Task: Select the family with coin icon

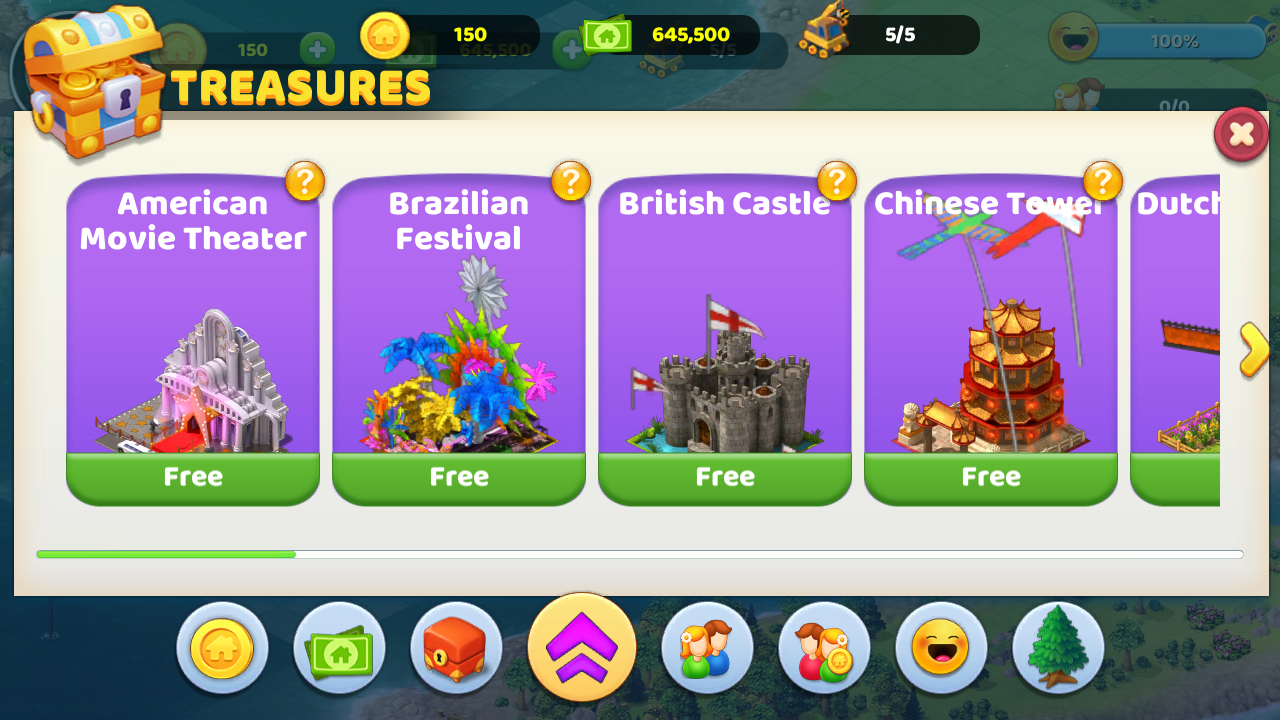Action: click(x=822, y=647)
